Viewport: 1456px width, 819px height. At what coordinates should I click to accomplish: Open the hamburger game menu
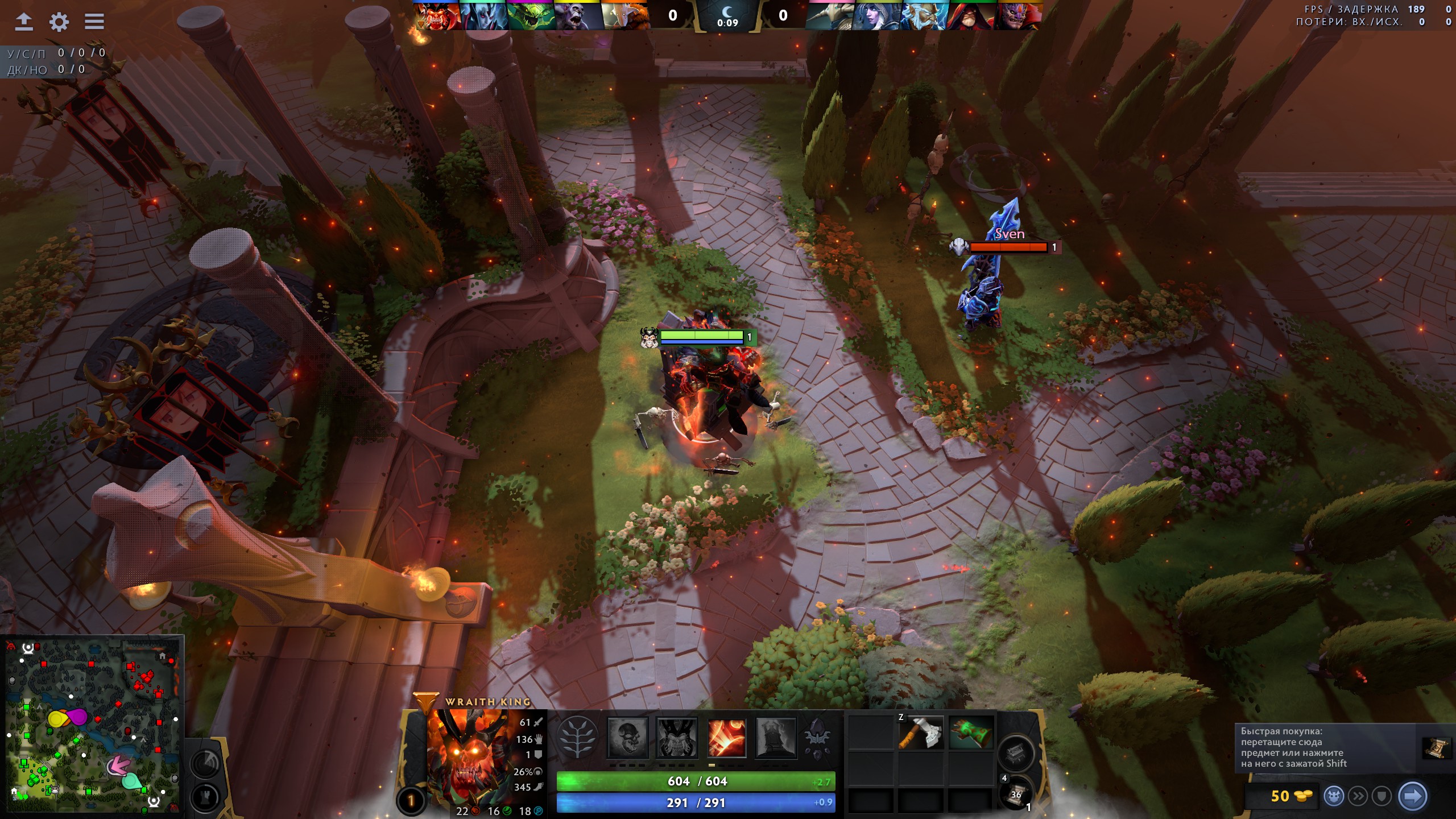point(94,21)
